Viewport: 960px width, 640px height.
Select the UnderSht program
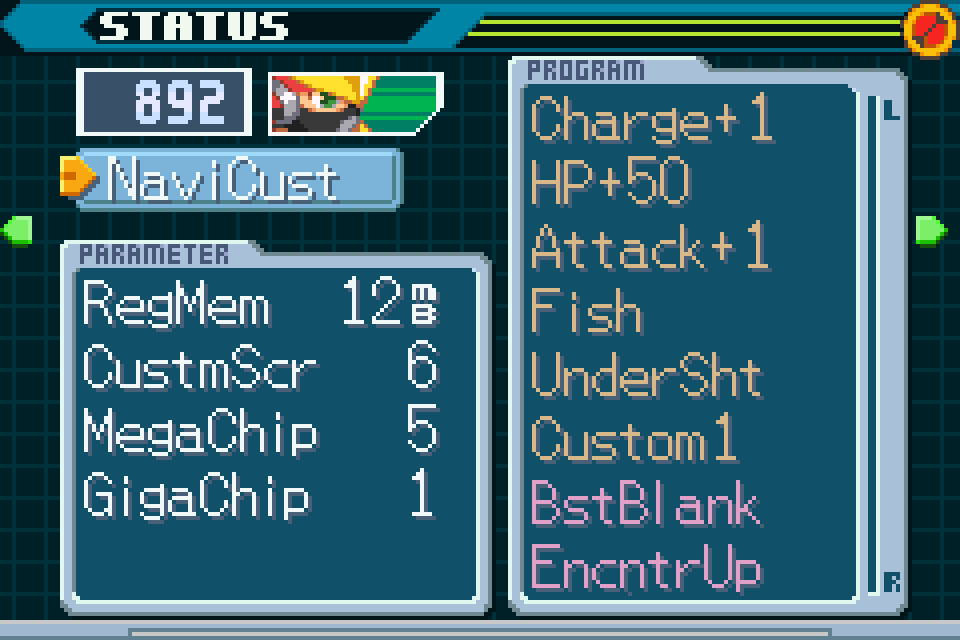click(x=646, y=375)
